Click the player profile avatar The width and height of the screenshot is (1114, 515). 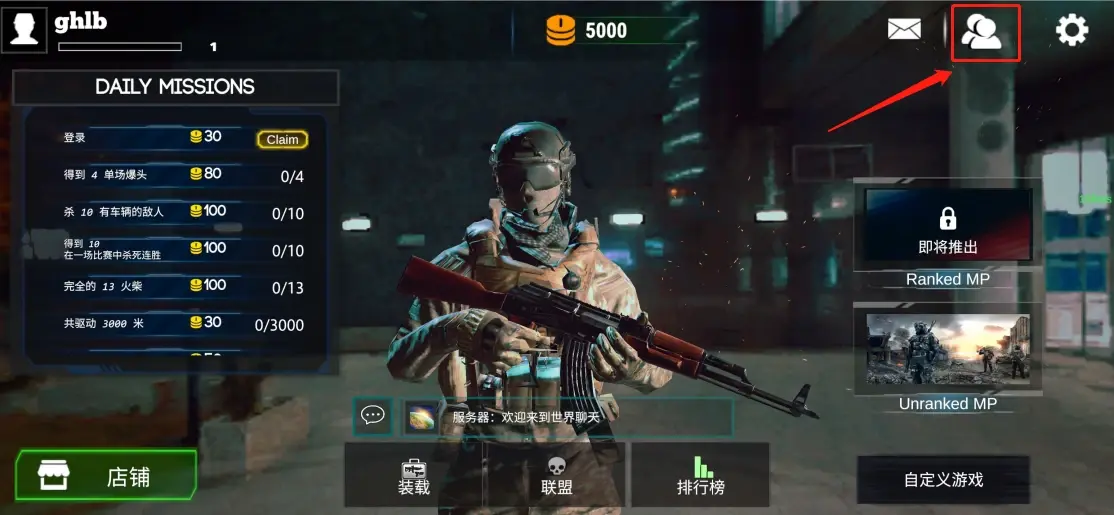tap(25, 27)
